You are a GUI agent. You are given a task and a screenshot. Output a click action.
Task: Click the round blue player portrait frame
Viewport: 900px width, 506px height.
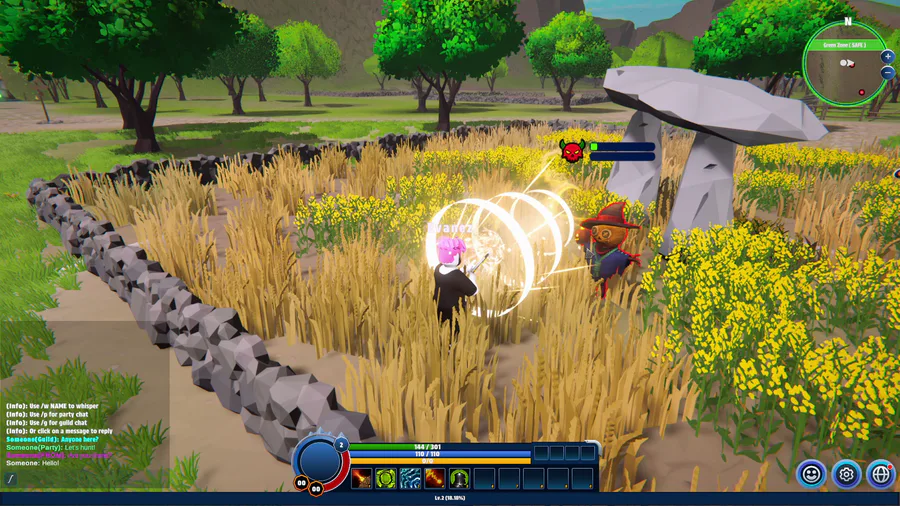(319, 459)
